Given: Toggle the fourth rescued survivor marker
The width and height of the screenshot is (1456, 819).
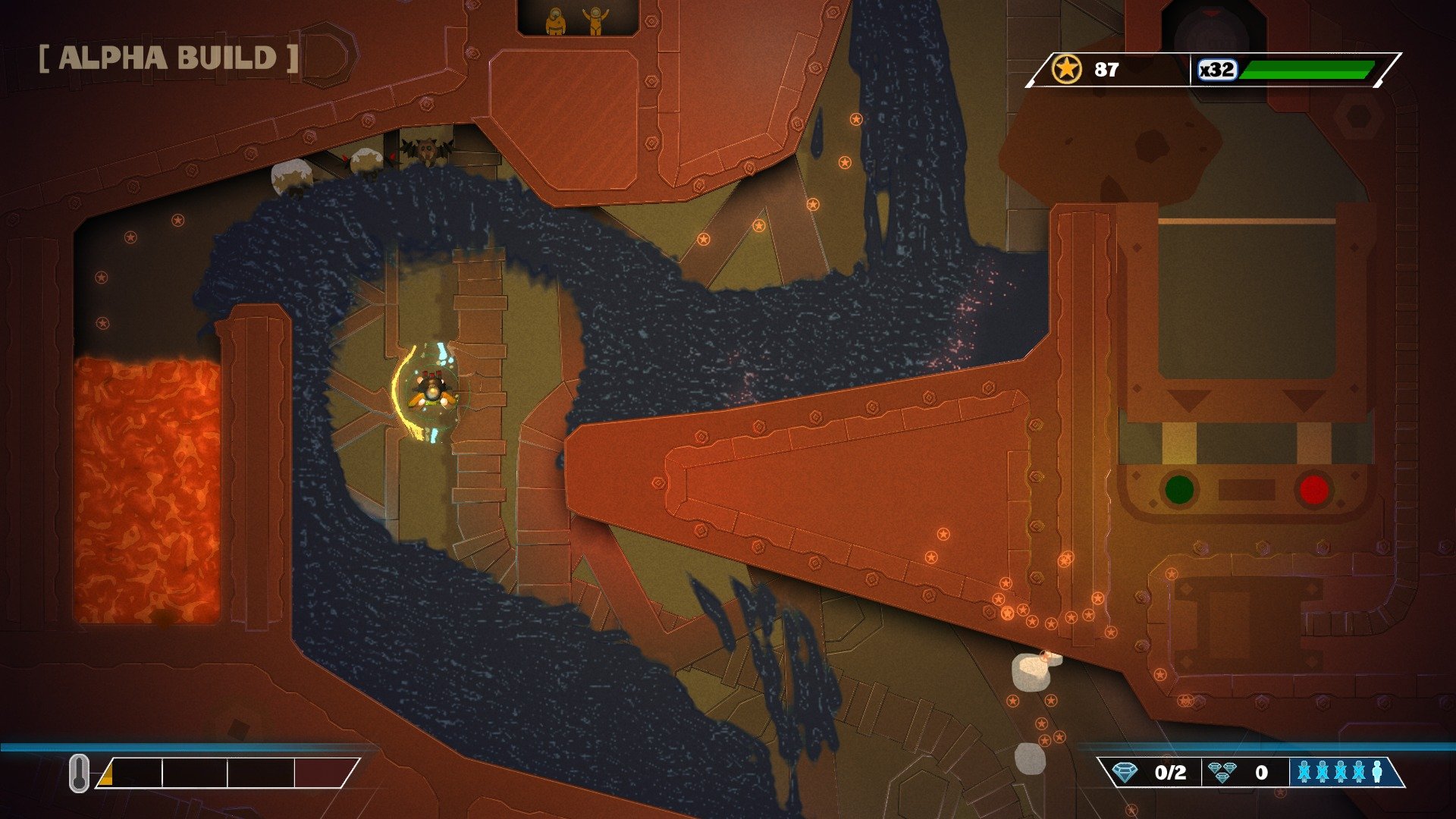Looking at the screenshot, I should (1358, 771).
